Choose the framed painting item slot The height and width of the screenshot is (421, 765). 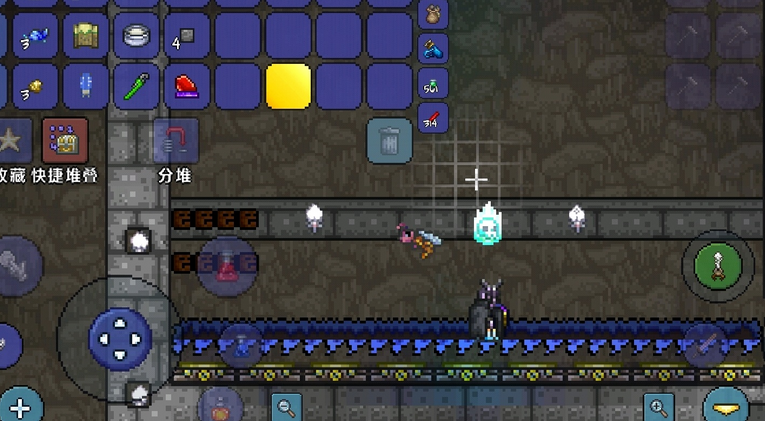pyautogui.click(x=86, y=36)
